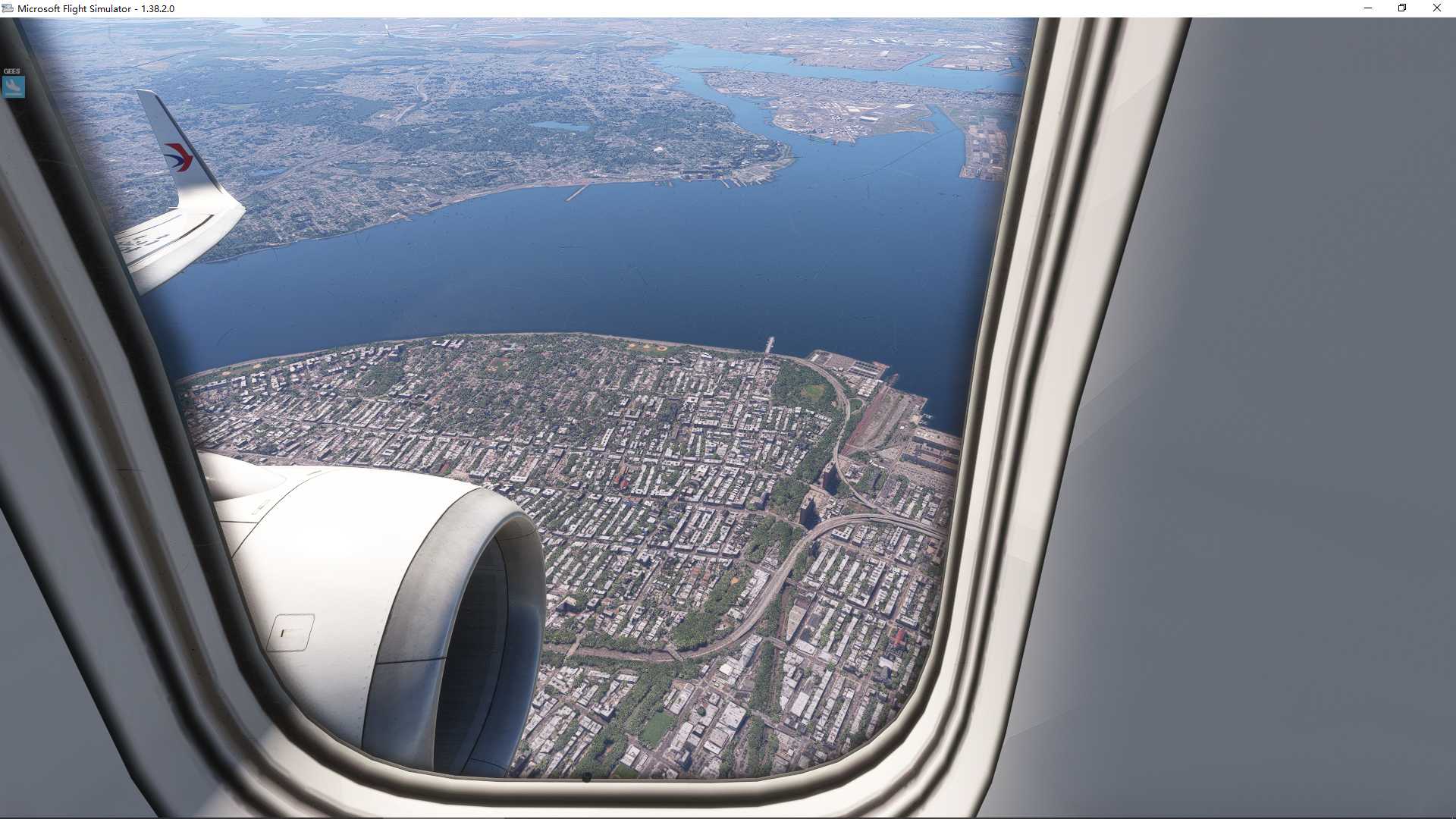
Task: Minimize the Flight Simulator window
Action: pyautogui.click(x=1368, y=8)
